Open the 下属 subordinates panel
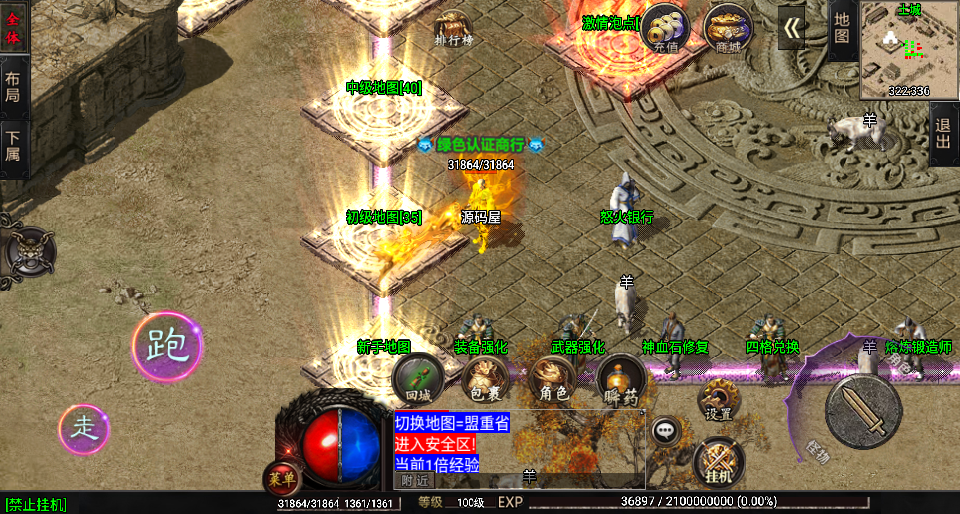960x514 pixels. click(x=13, y=148)
